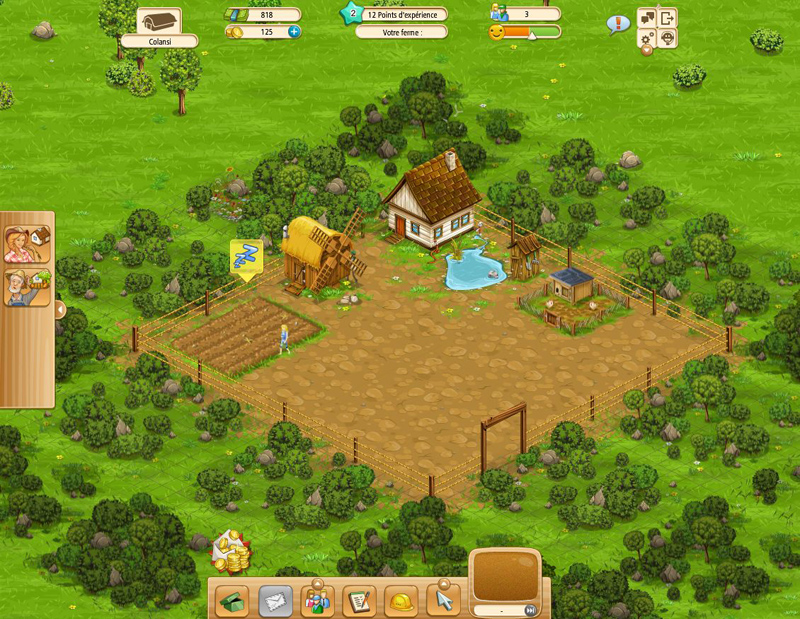Open the old farmer vegetable quest
The image size is (800, 619).
(x=27, y=289)
